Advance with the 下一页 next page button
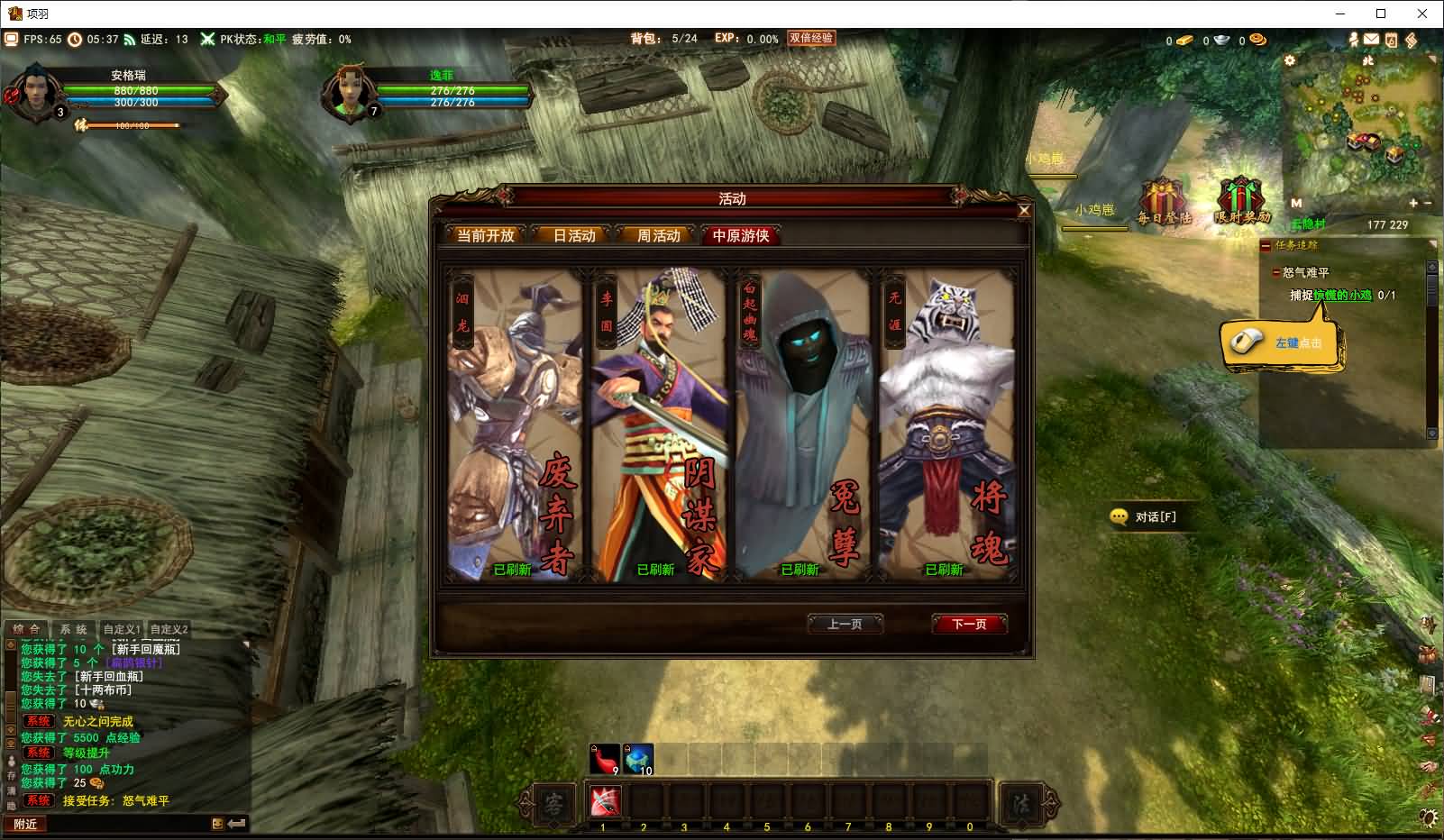This screenshot has height=840, width=1444. [x=969, y=624]
